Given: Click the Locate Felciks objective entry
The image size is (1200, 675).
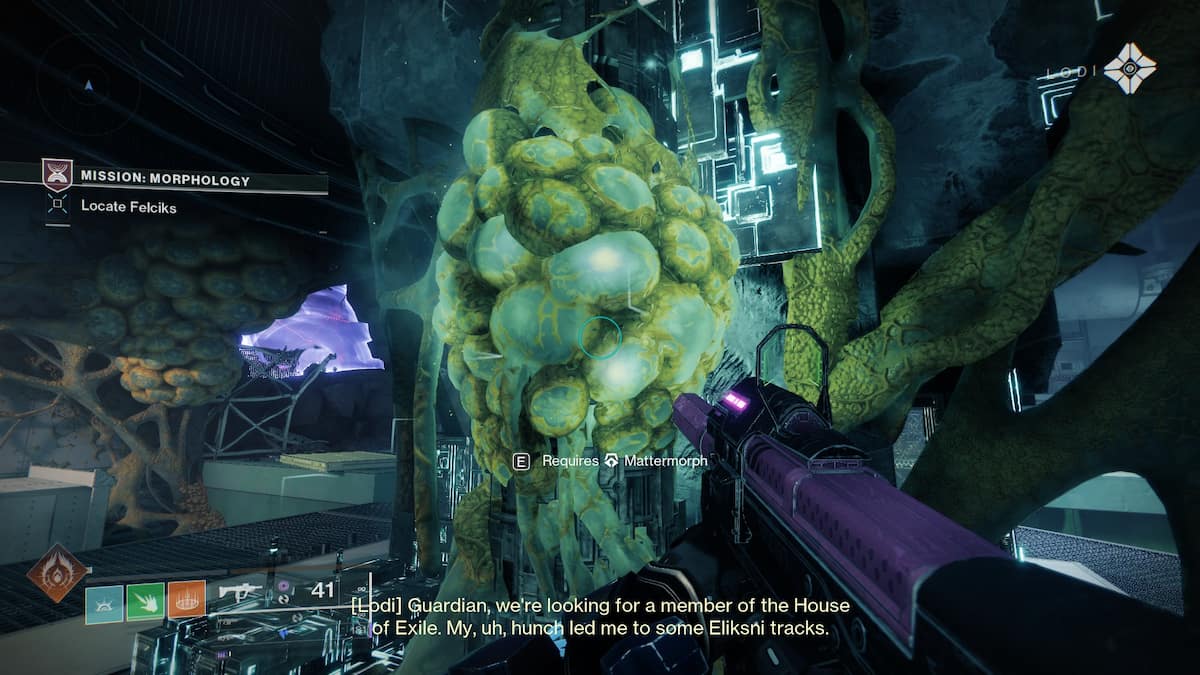Looking at the screenshot, I should coord(115,207).
